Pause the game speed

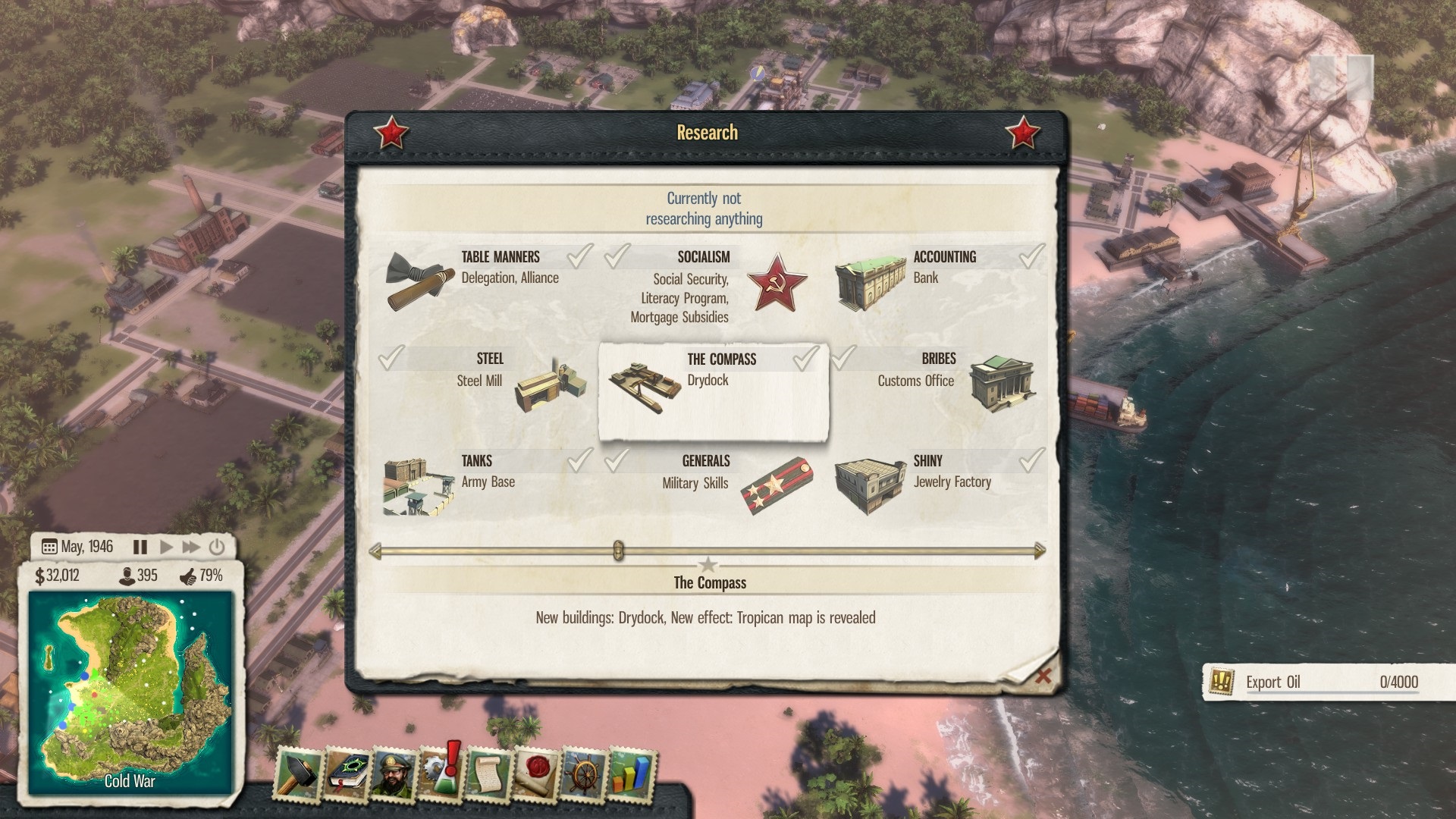coord(140,547)
